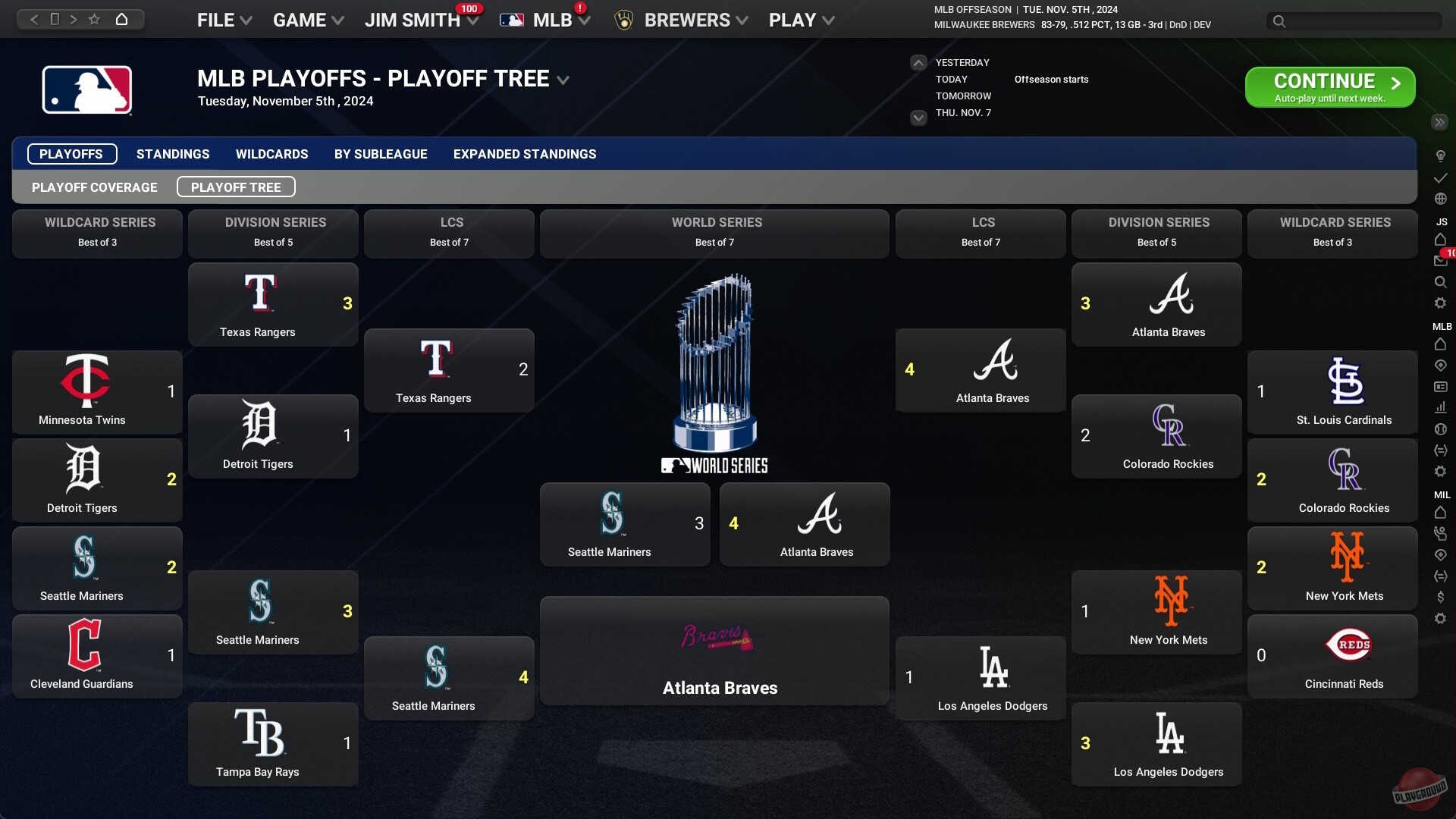
Task: Collapse the date list via up chevron near YESTERDAY
Action: (x=918, y=62)
